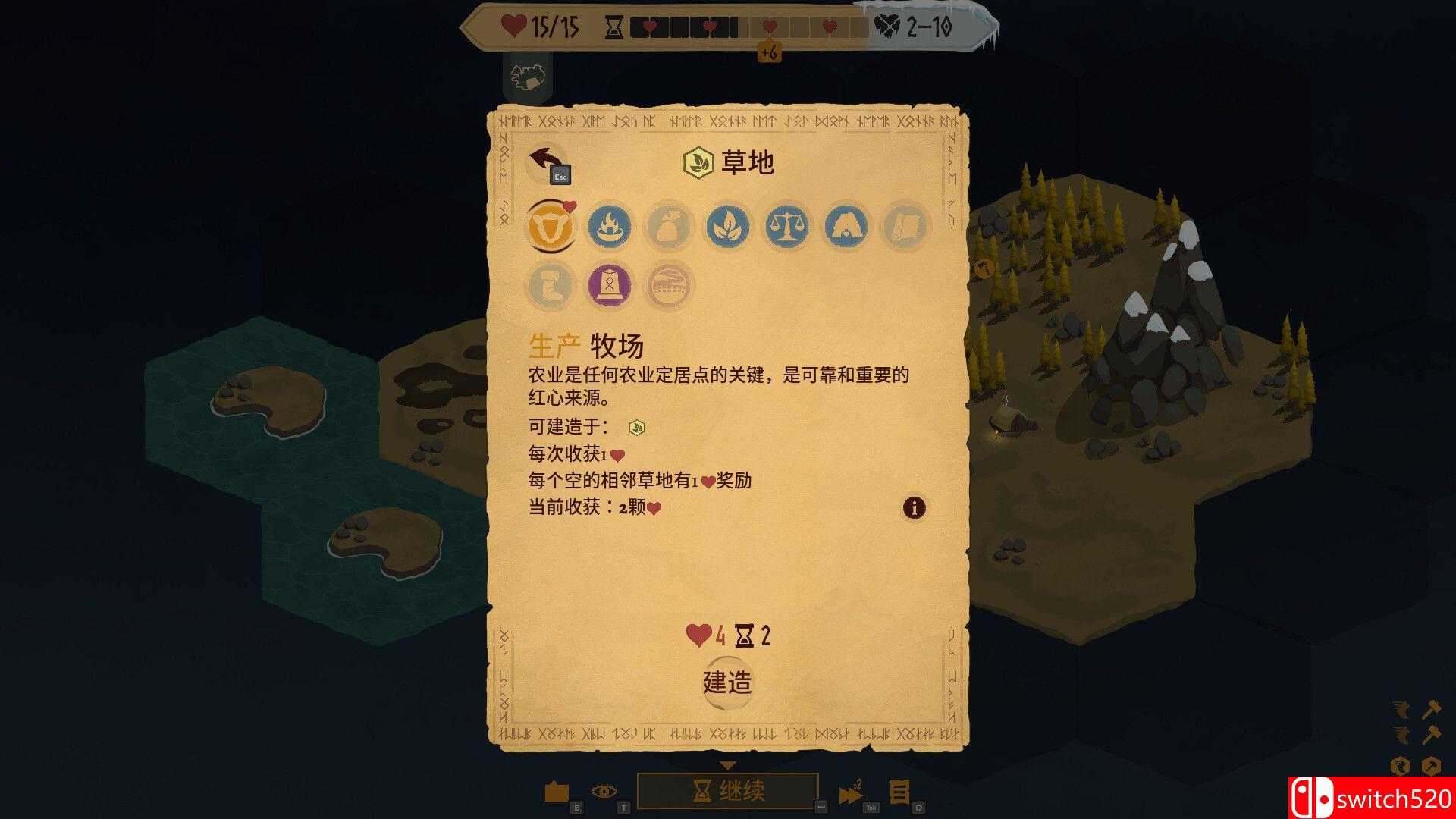Select the pasture building icon
The image size is (1456, 819).
(x=553, y=227)
